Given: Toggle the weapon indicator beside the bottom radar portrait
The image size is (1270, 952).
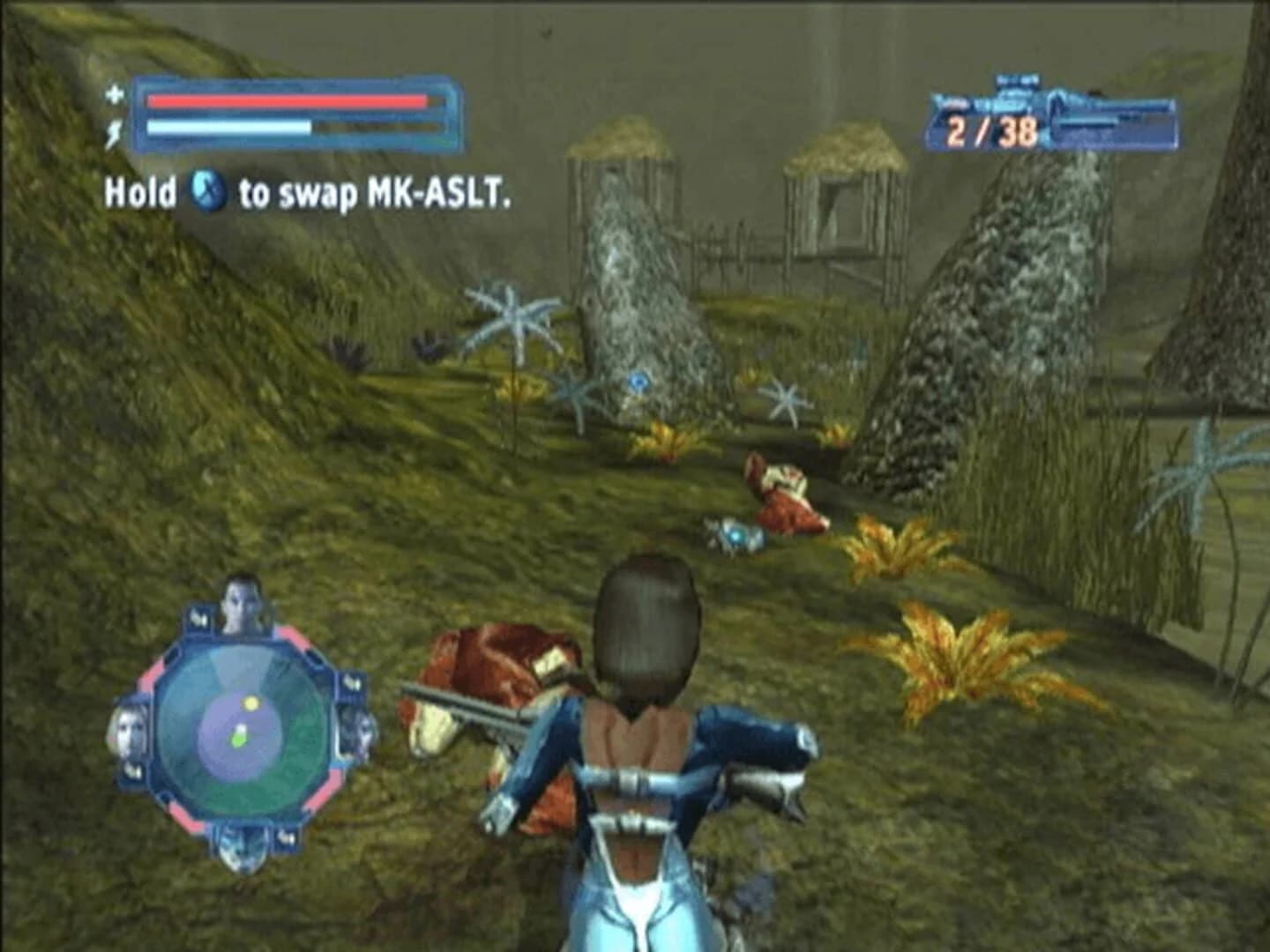Looking at the screenshot, I should click(287, 840).
